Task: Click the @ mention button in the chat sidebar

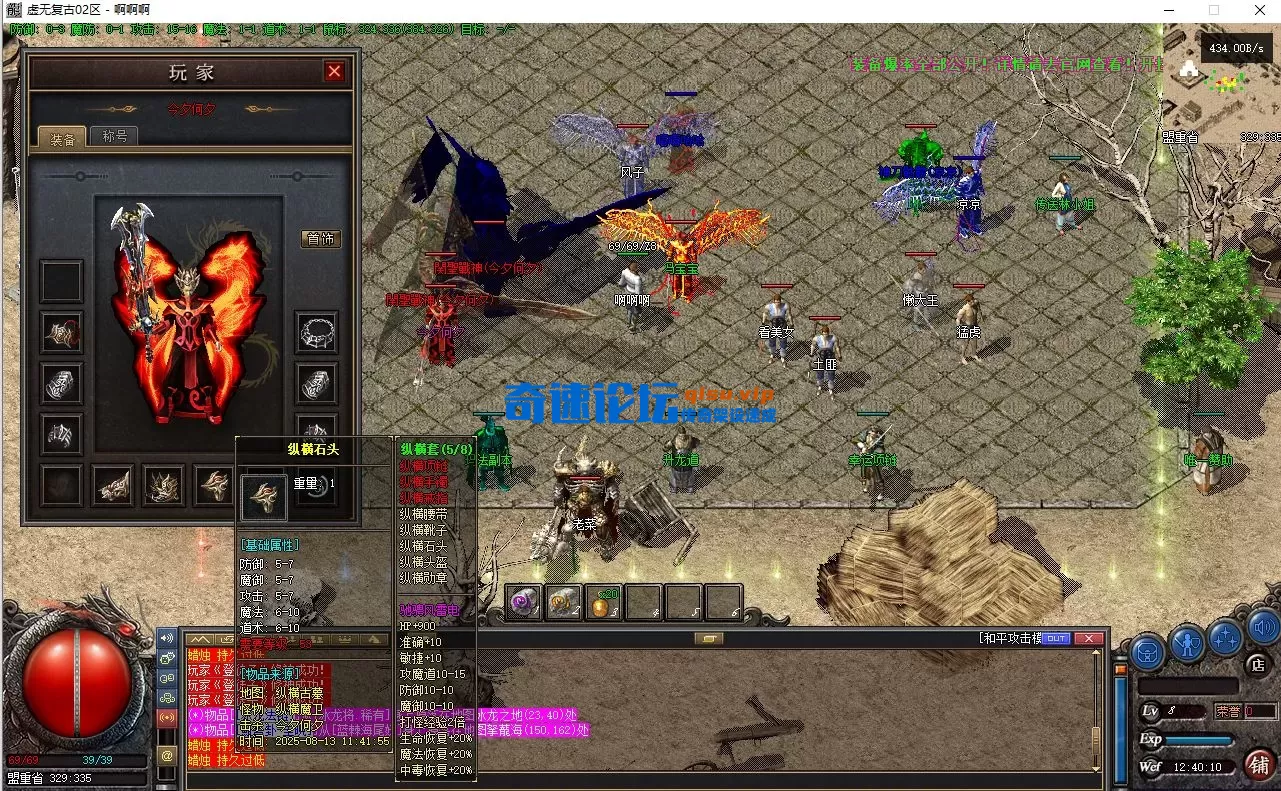Action: 166,754
